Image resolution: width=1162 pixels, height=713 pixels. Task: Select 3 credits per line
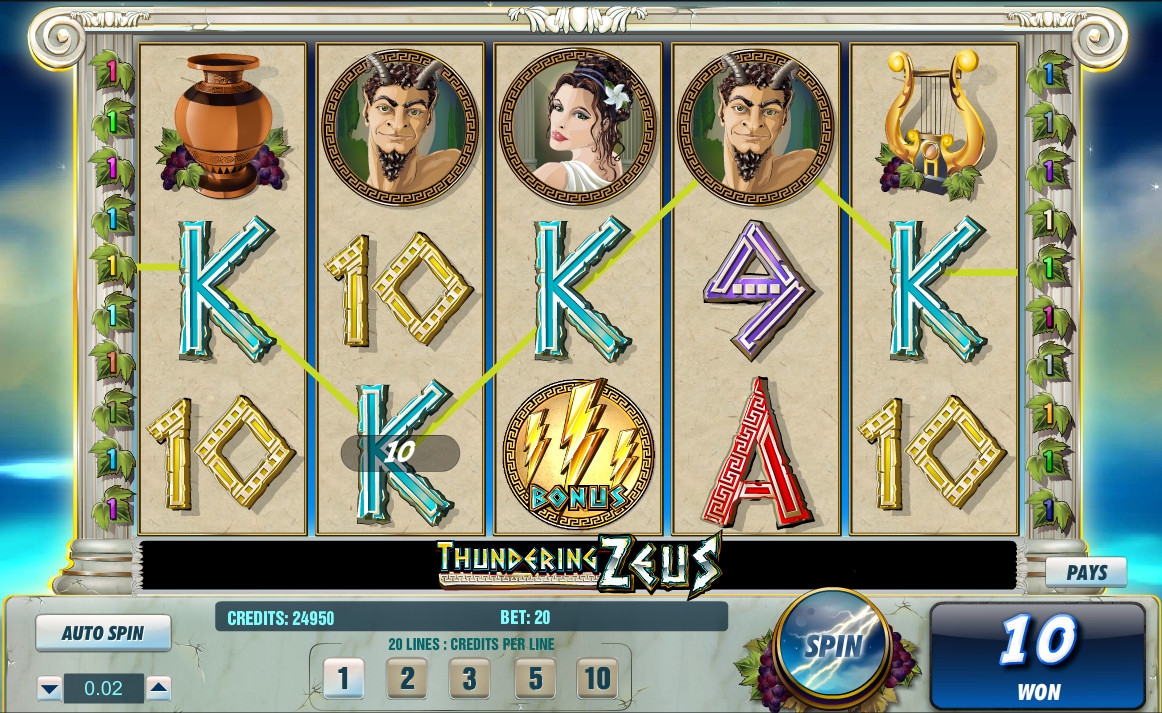pyautogui.click(x=470, y=679)
